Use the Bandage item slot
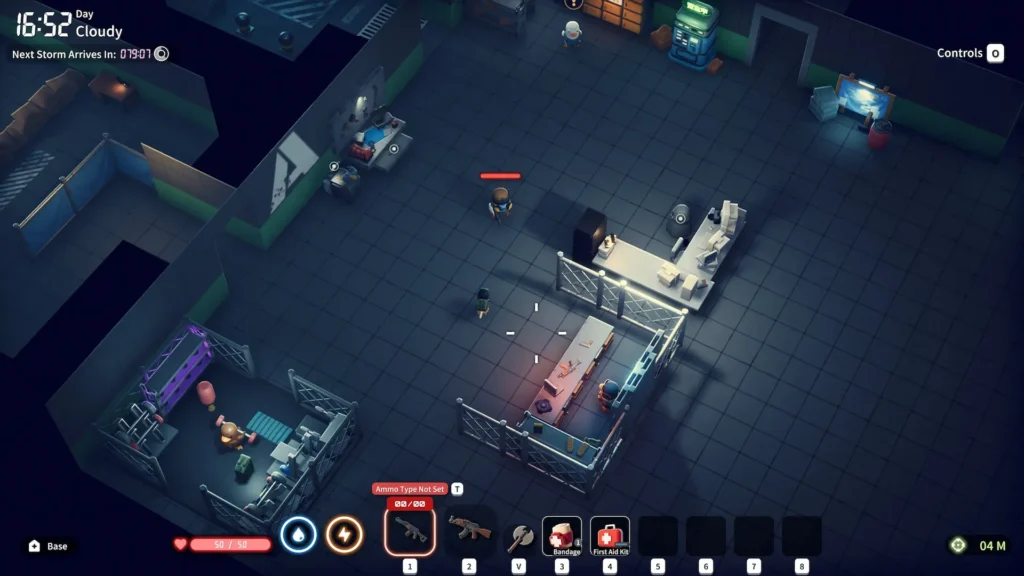The width and height of the screenshot is (1024, 576). pos(562,536)
